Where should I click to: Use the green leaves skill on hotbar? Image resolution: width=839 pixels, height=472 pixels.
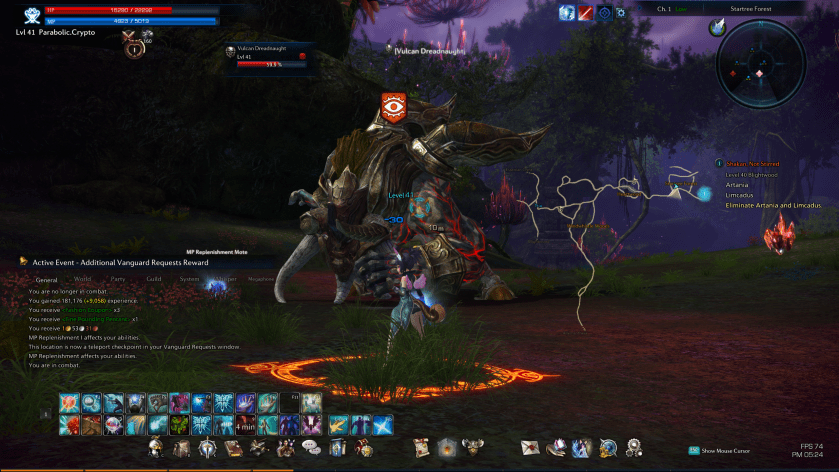point(179,425)
